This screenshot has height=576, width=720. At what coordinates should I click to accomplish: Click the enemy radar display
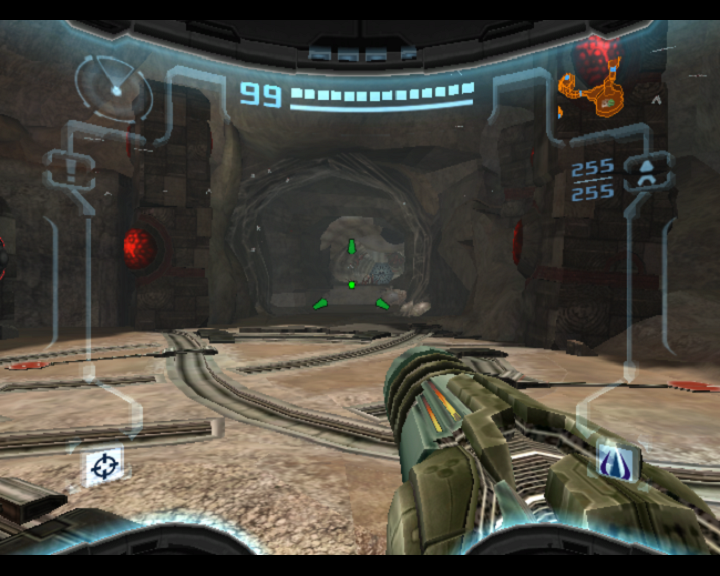click(x=114, y=87)
